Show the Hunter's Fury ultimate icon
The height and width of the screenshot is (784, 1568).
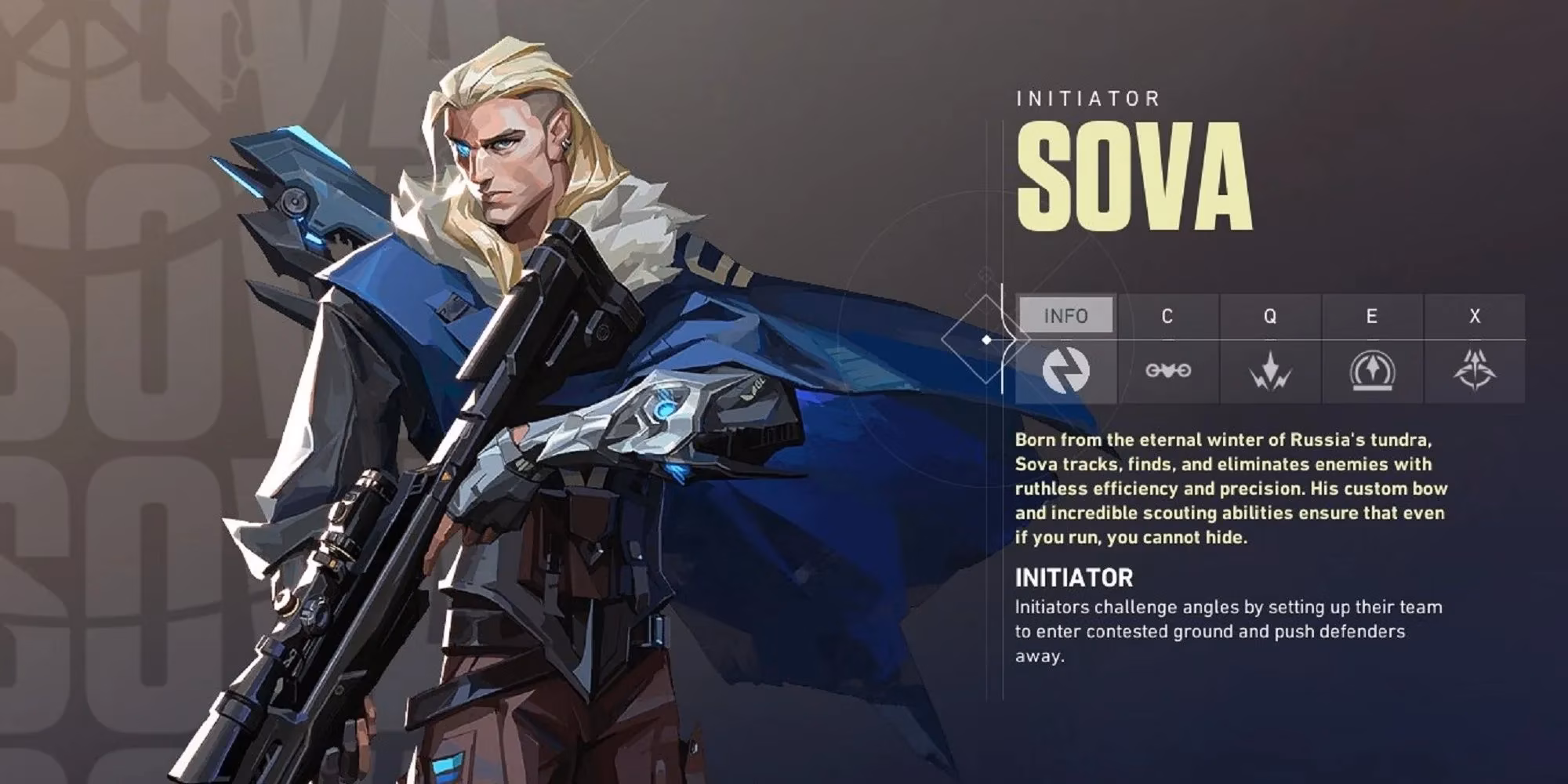[x=1475, y=370]
